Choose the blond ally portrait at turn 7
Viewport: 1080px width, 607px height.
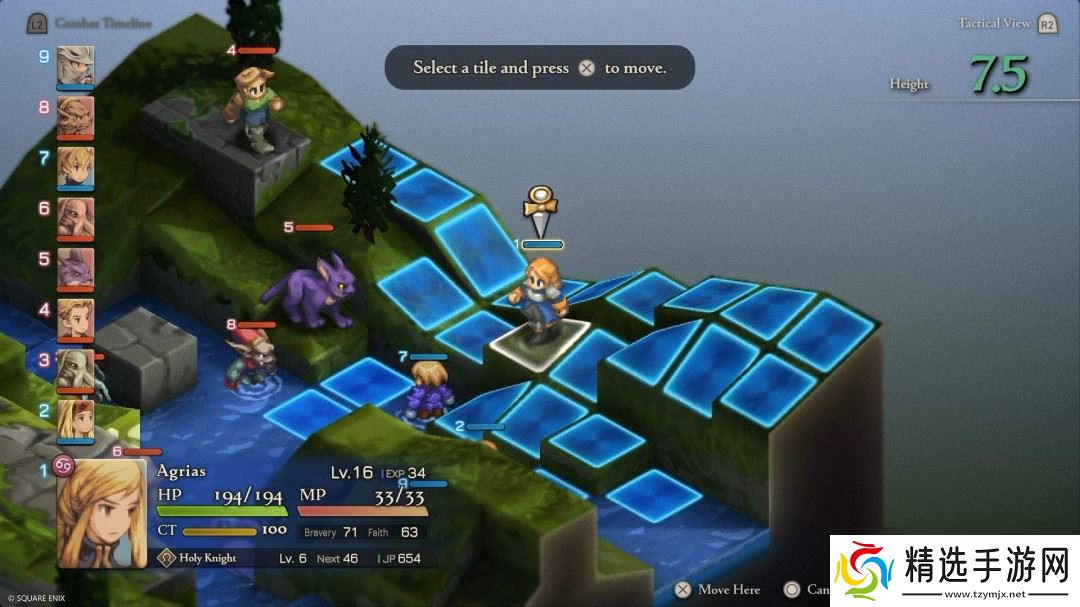(x=76, y=167)
